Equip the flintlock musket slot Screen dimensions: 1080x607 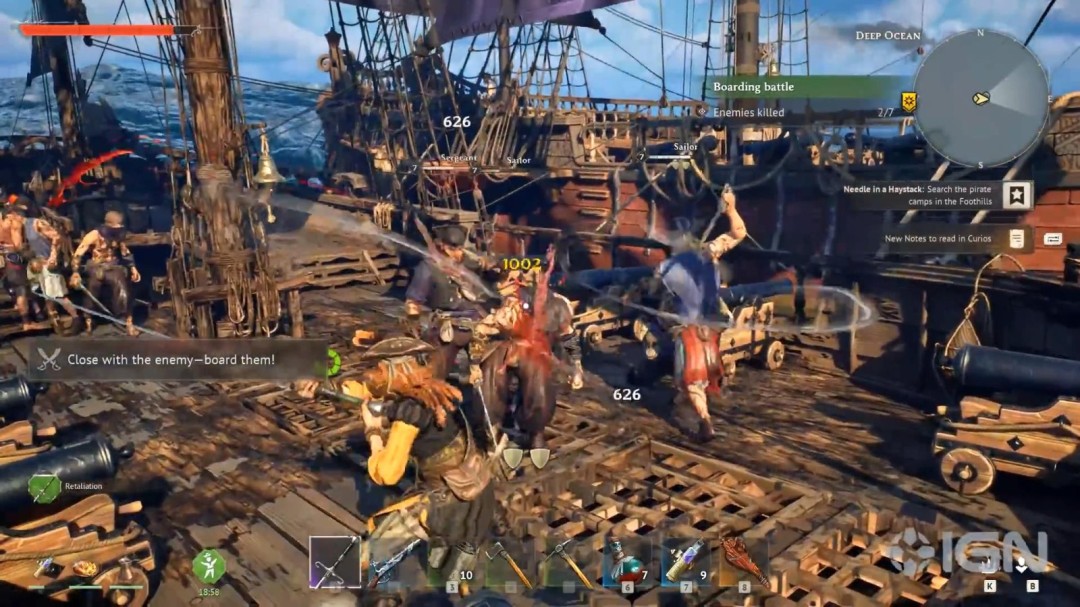(x=392, y=562)
